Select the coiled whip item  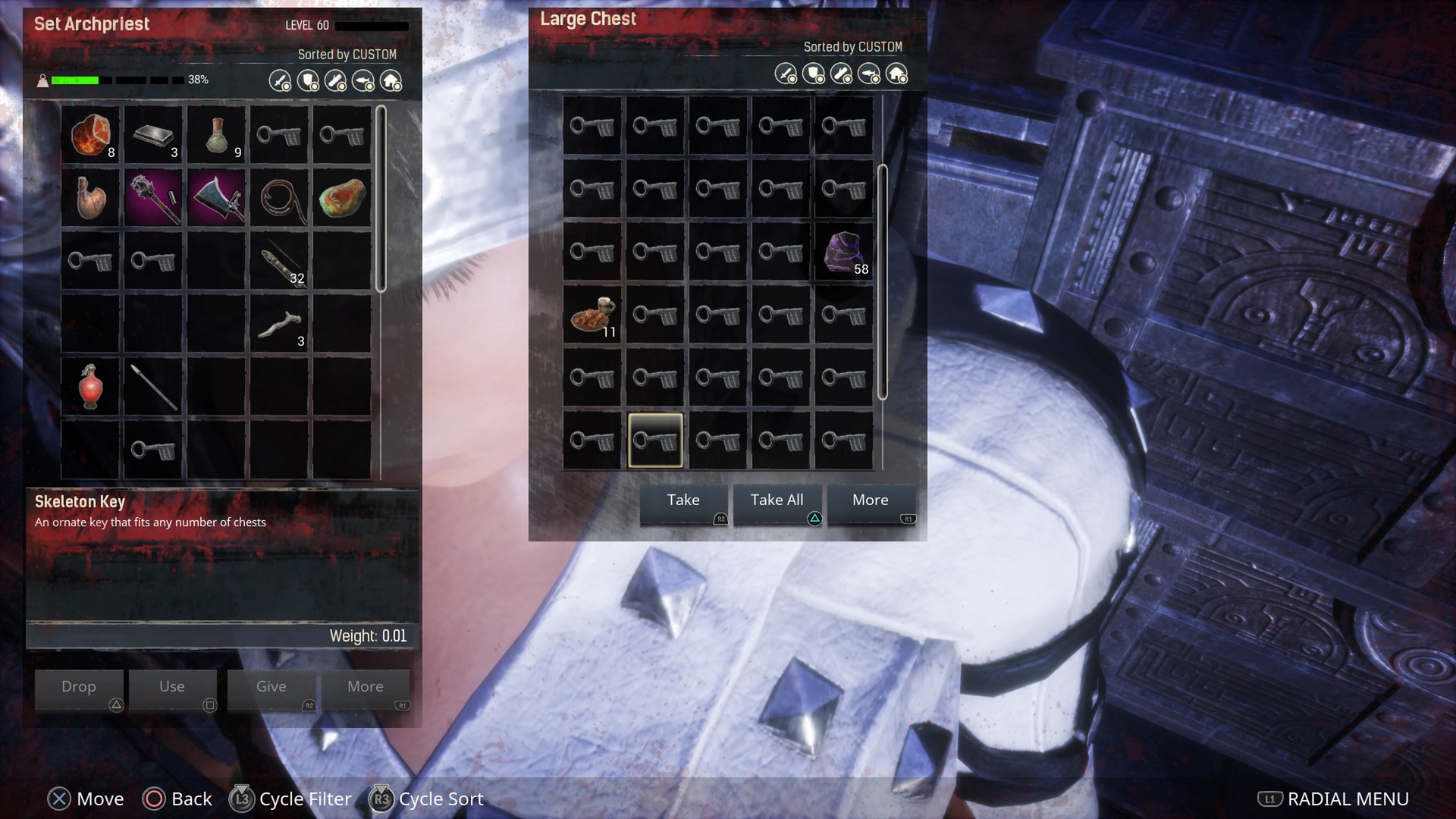280,198
